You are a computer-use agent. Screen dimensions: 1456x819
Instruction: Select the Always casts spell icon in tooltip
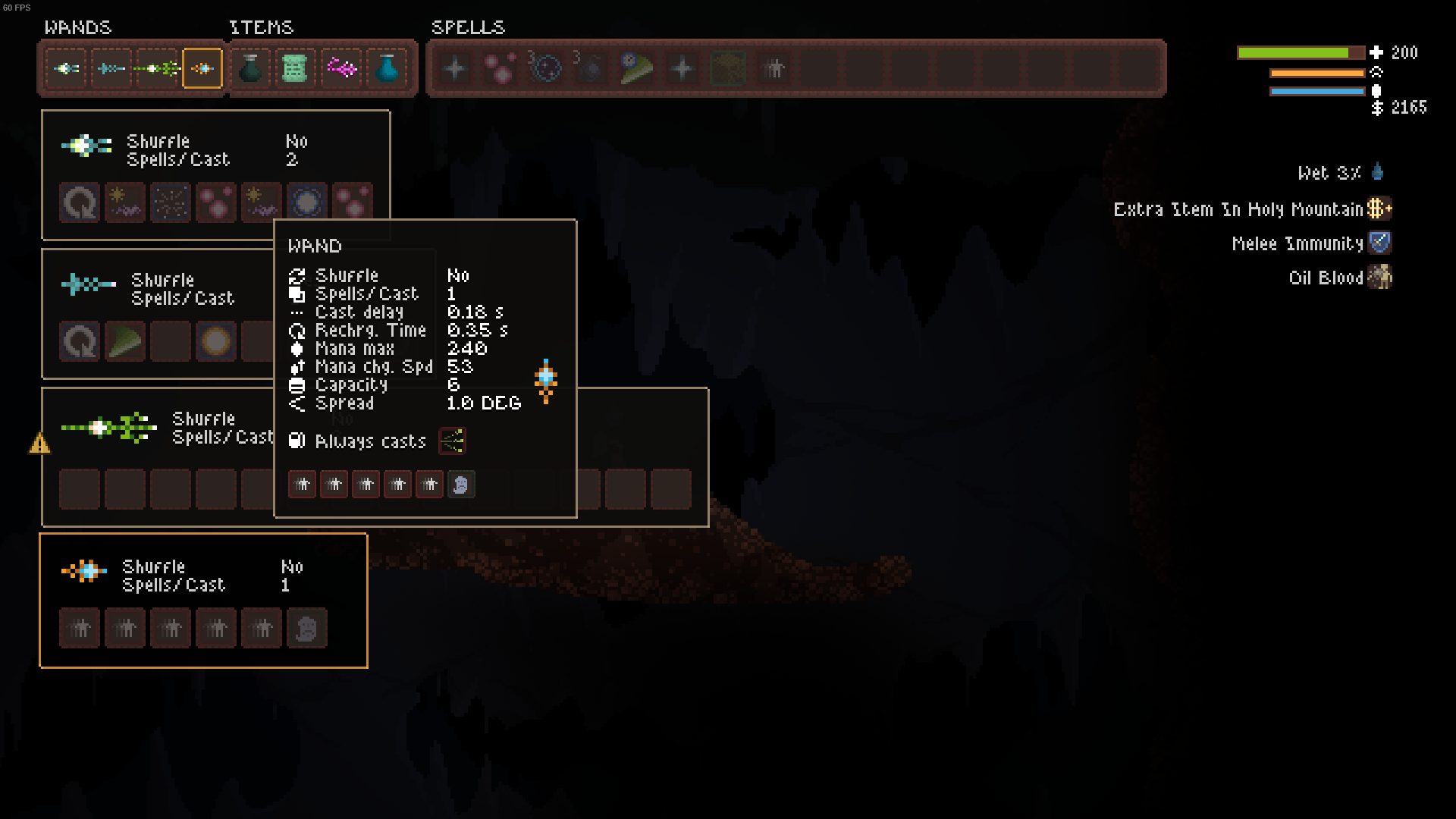pos(452,441)
